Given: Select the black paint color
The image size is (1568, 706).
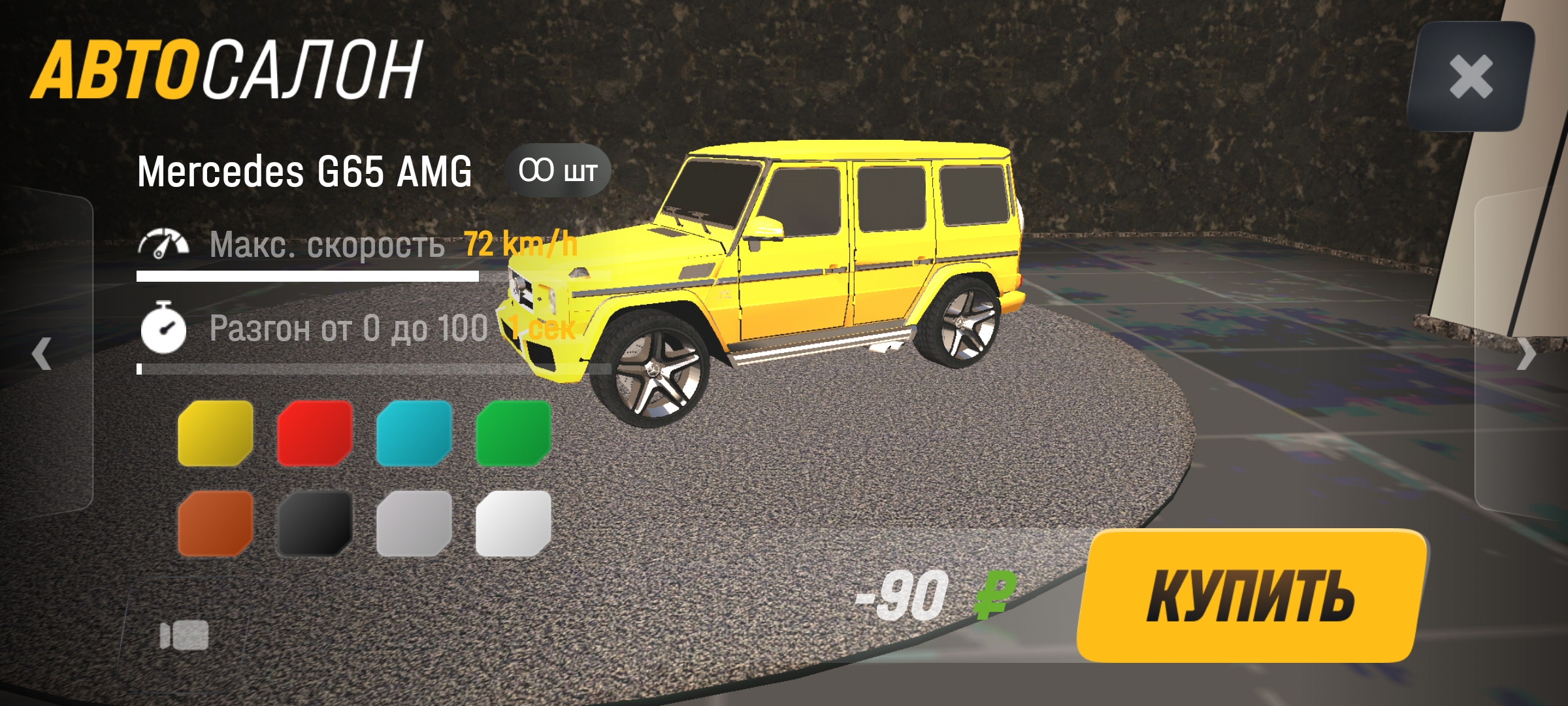Looking at the screenshot, I should pyautogui.click(x=315, y=524).
